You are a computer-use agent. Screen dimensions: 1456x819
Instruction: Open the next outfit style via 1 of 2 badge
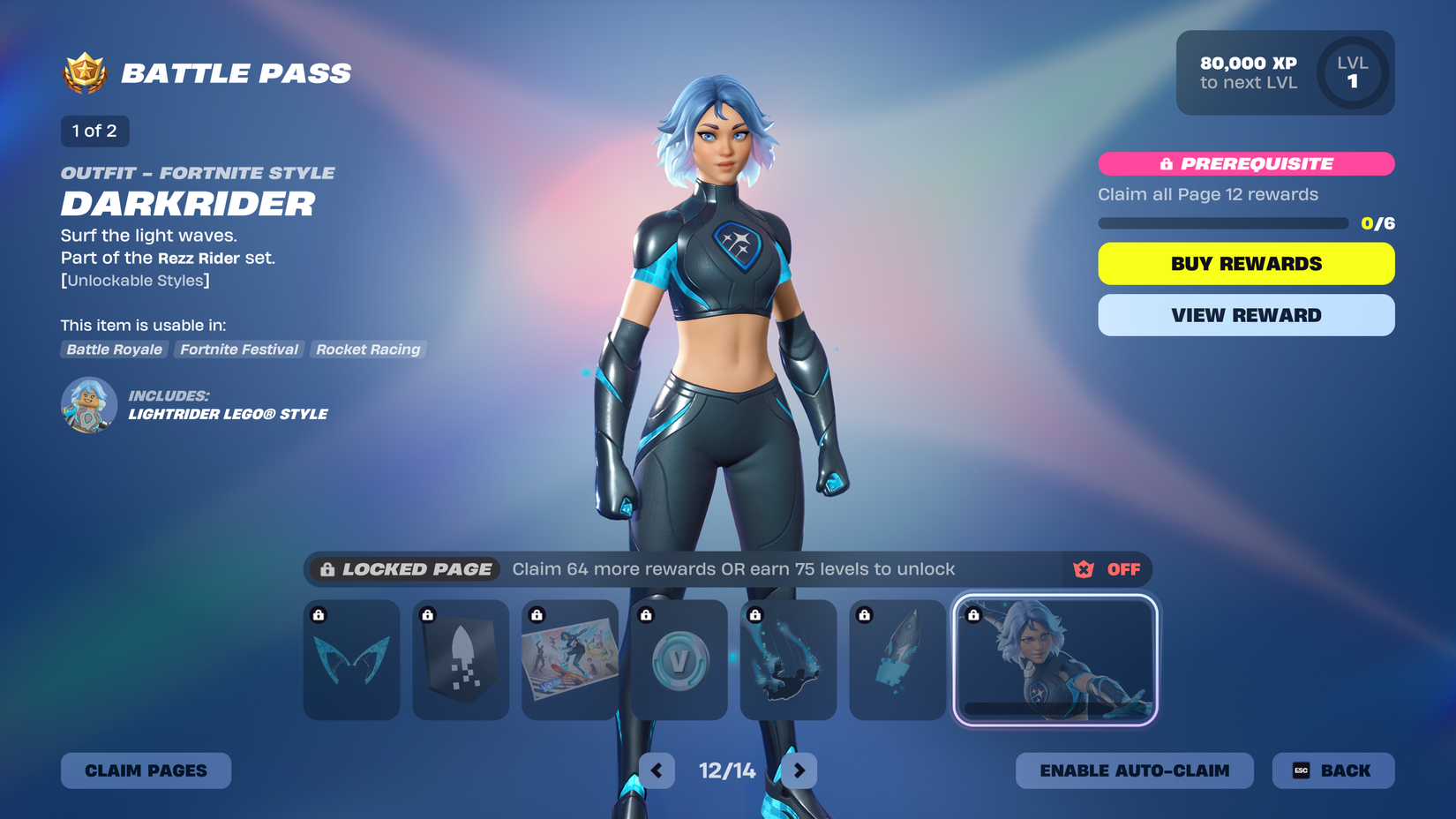(94, 131)
